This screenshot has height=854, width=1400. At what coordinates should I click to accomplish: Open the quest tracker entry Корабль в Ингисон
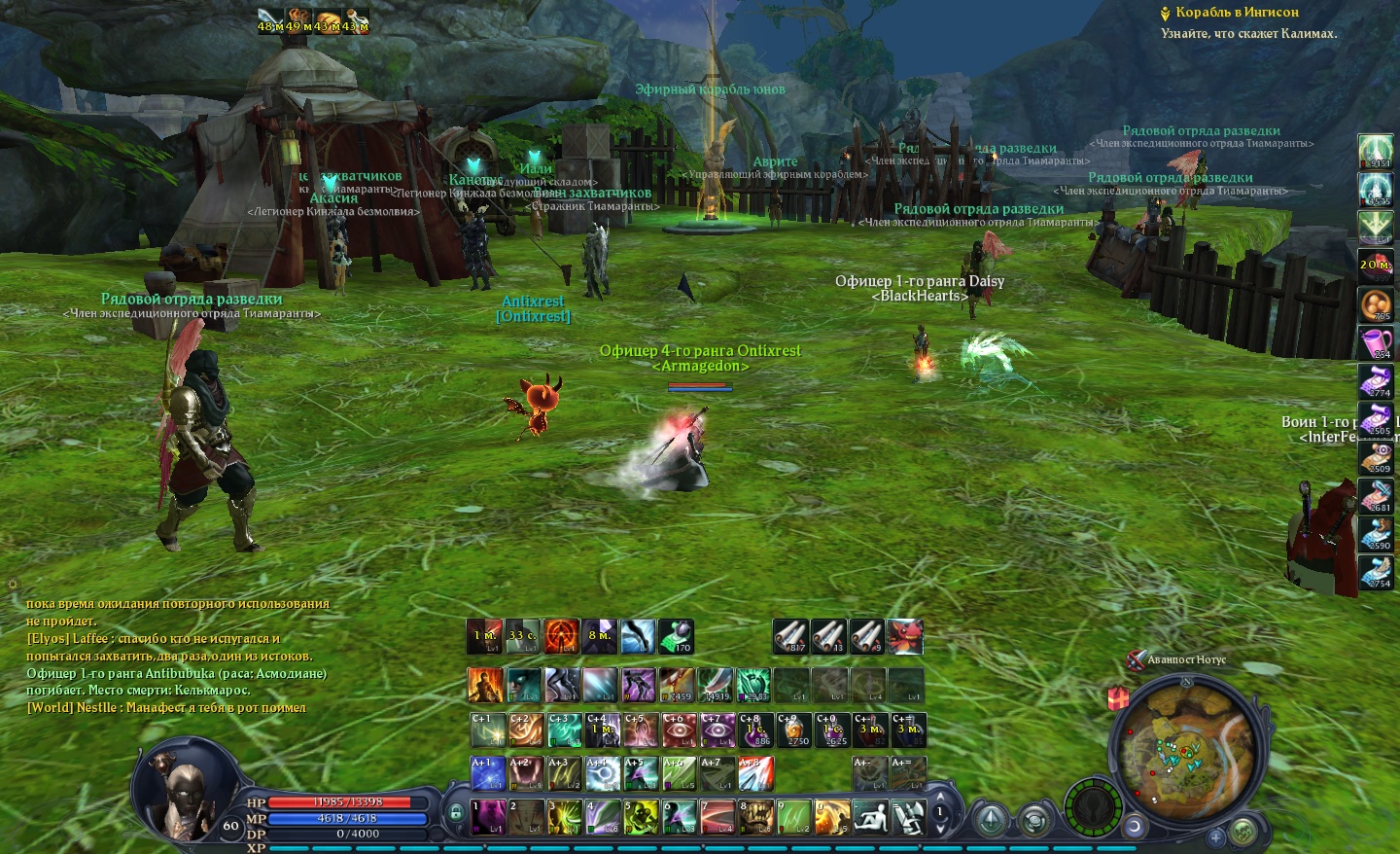(1236, 13)
